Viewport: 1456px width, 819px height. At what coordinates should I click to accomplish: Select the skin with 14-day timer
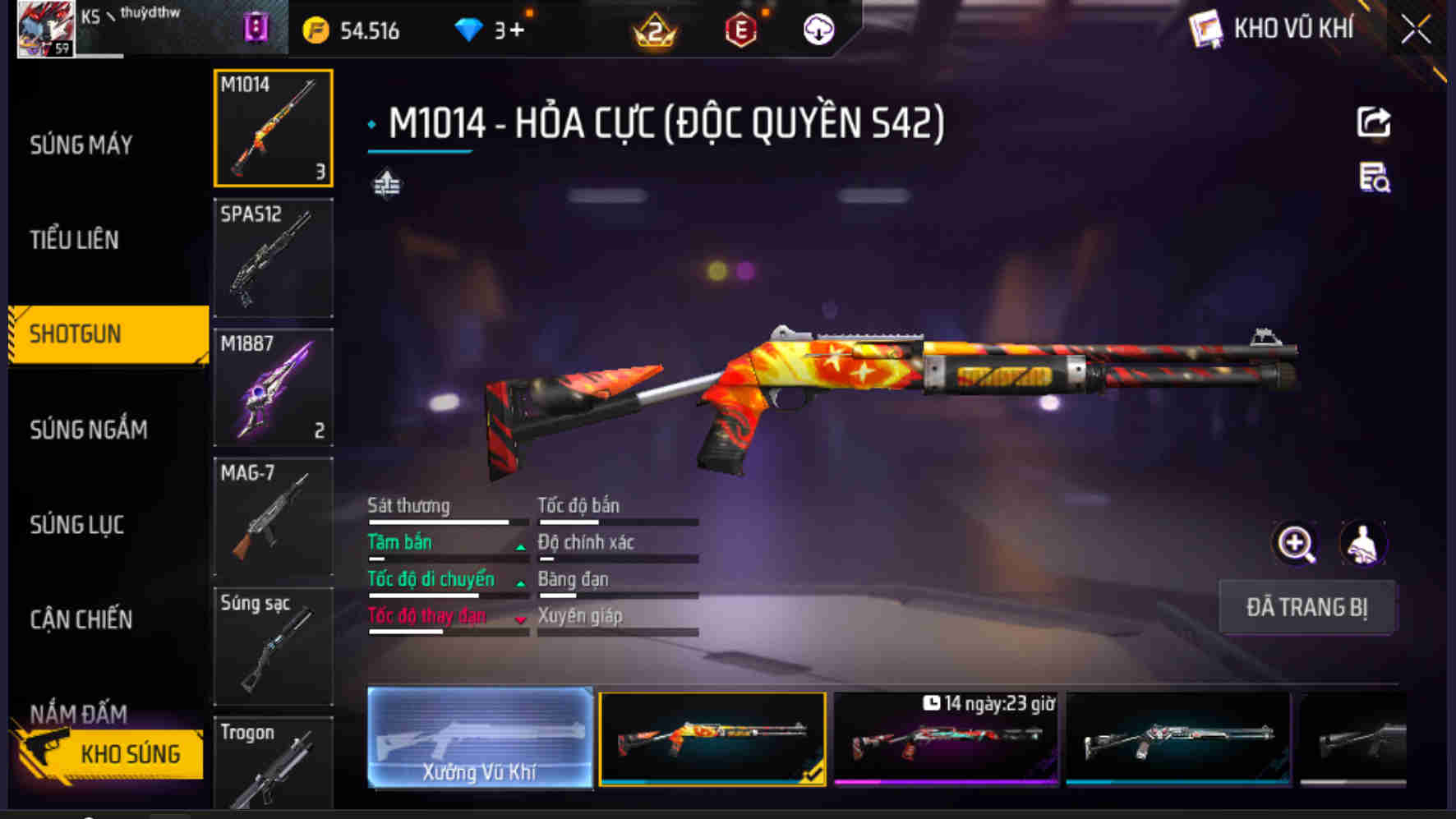coord(946,738)
